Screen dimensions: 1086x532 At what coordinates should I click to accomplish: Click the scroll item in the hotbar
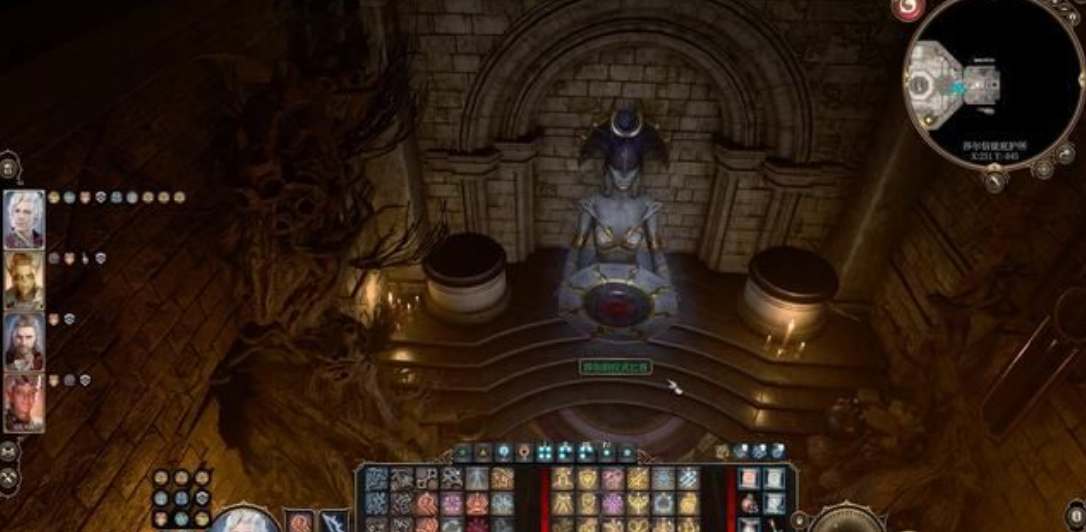coord(774,479)
